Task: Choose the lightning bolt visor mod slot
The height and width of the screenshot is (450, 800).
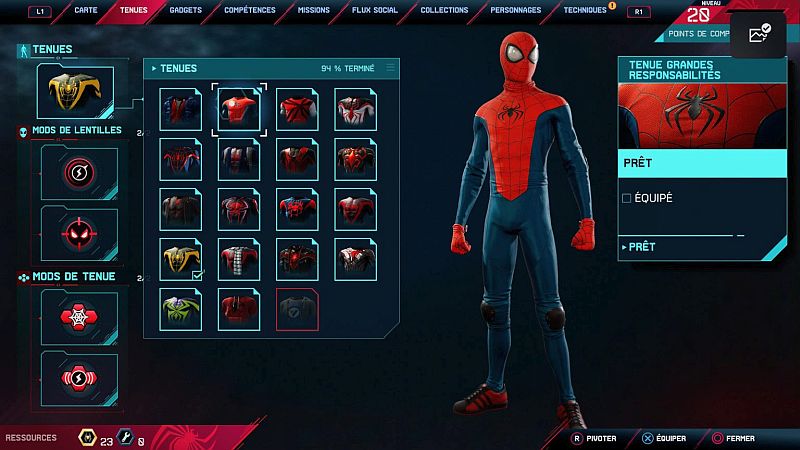Action: coord(78,173)
